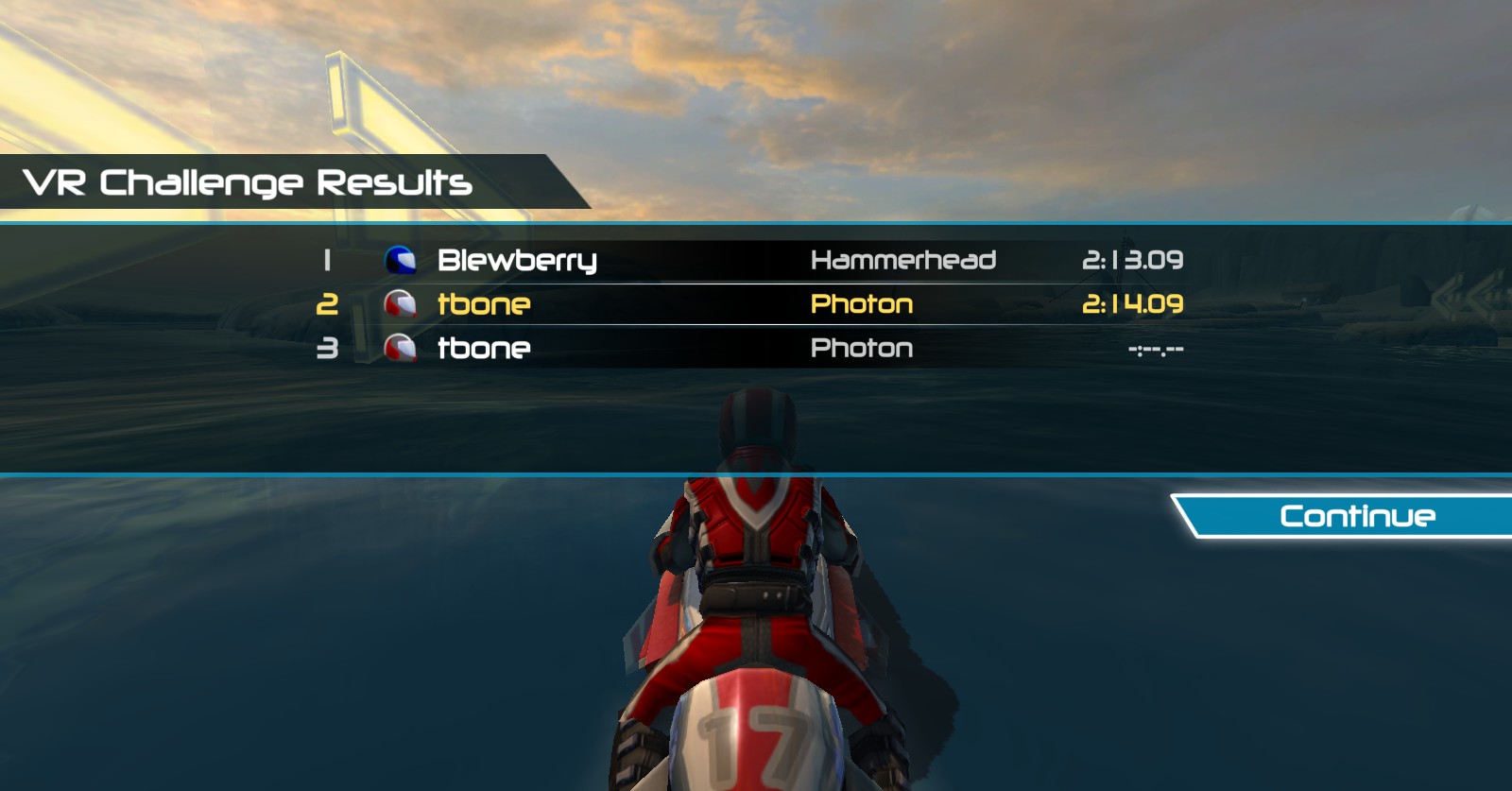
Task: Select the third place tbone entry
Action: [756, 349]
